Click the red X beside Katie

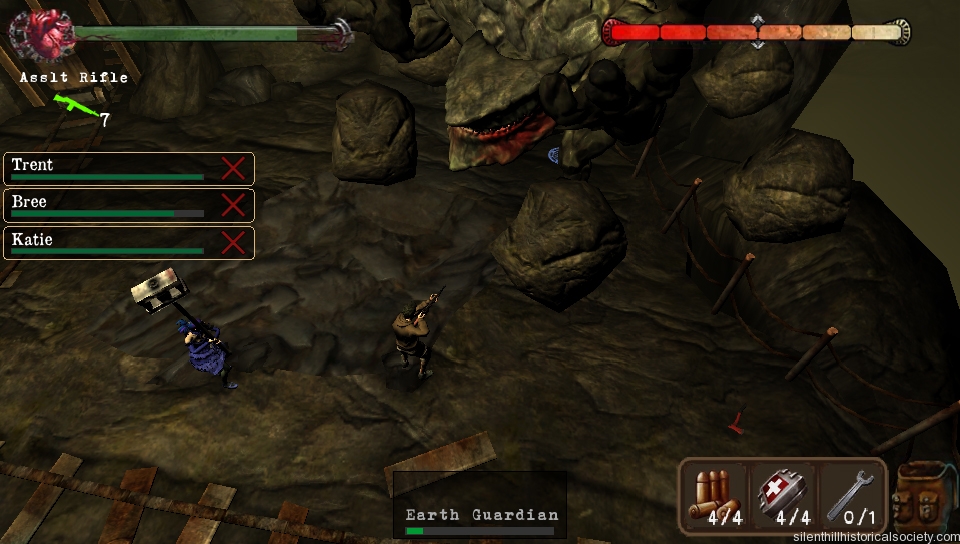pyautogui.click(x=233, y=242)
